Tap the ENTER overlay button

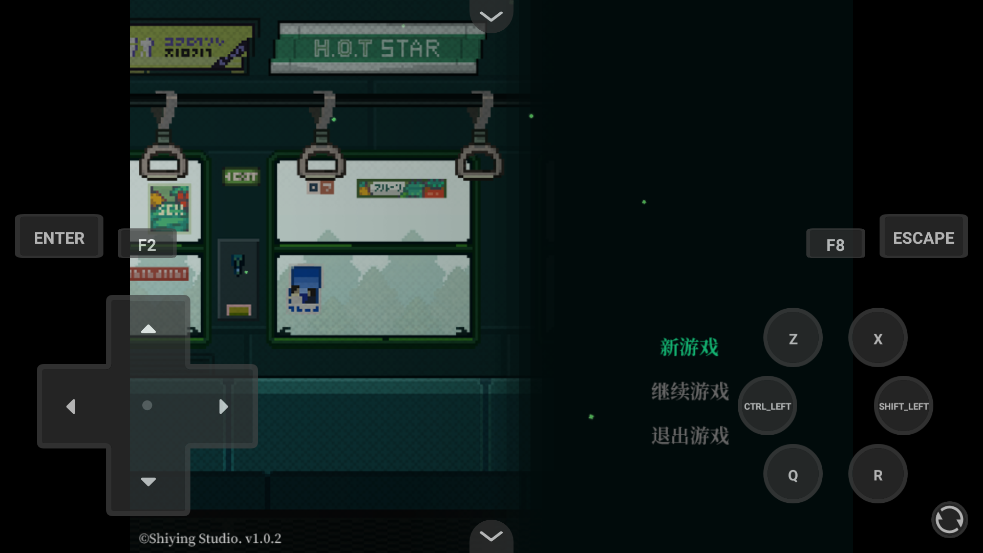(59, 237)
